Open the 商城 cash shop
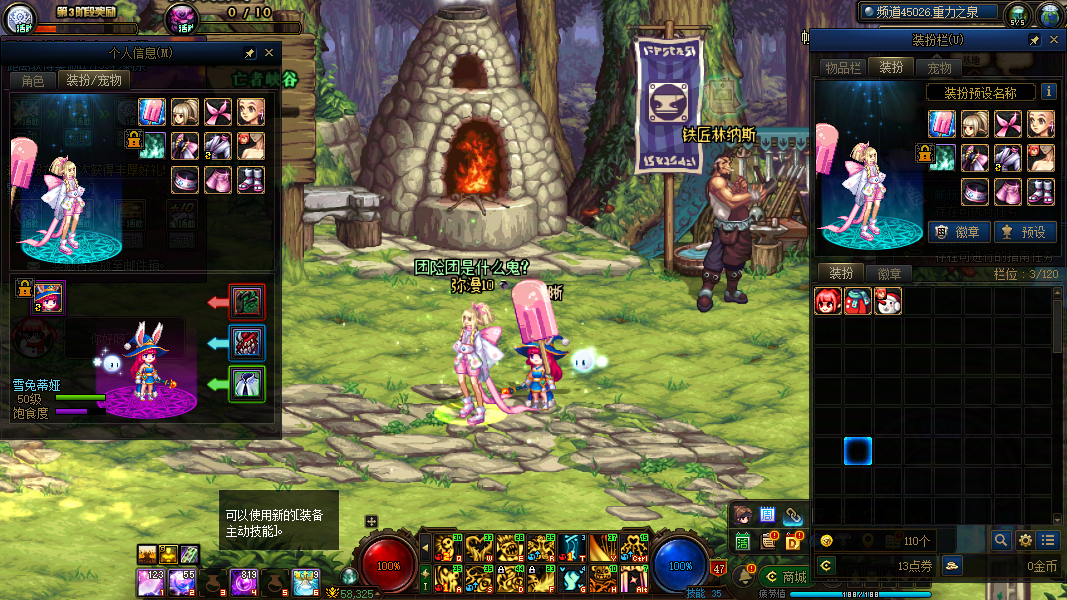Viewport: 1067px width, 600px height. [x=785, y=577]
